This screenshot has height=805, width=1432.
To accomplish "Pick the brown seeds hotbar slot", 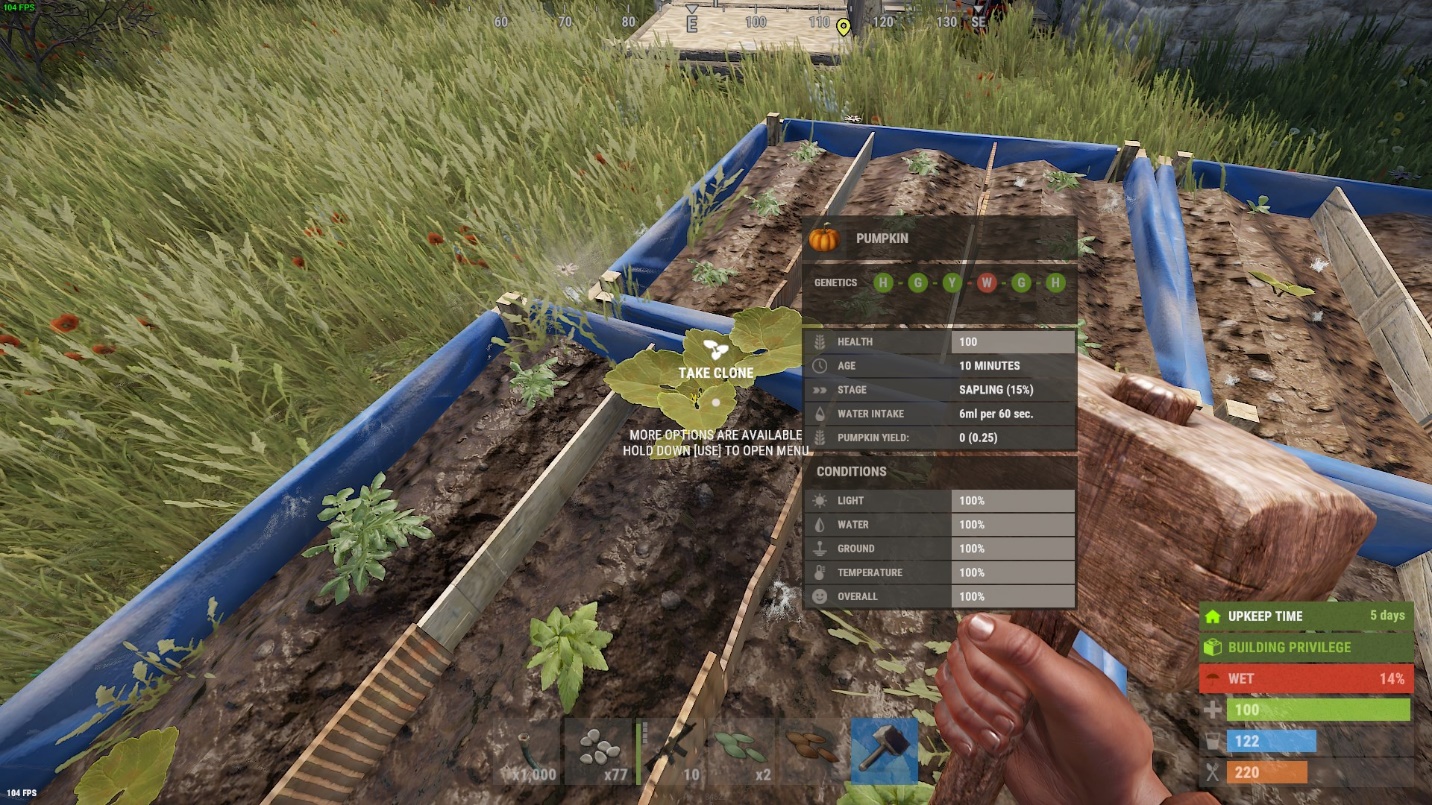I will [x=813, y=752].
